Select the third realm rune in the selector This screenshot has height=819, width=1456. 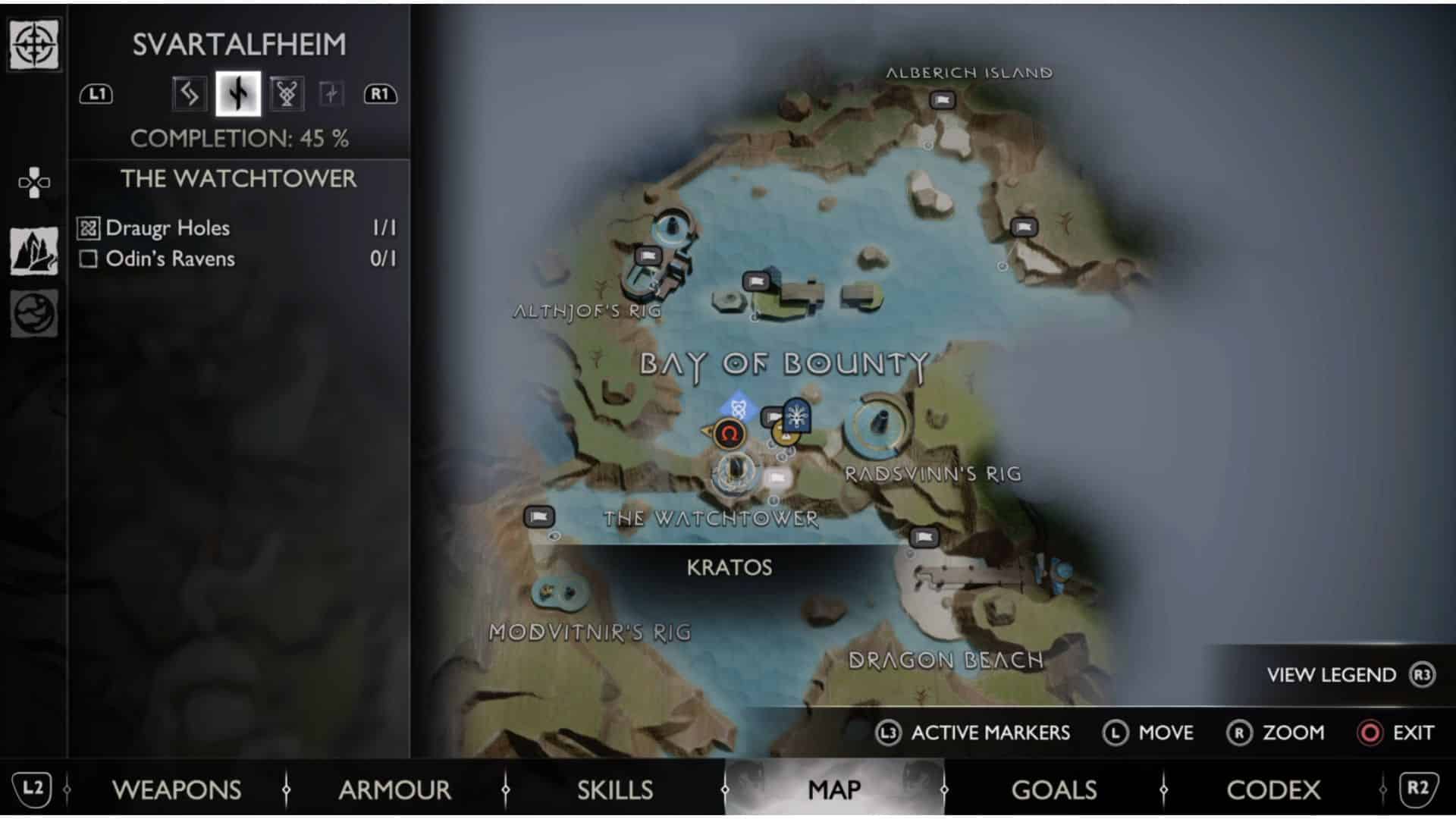point(287,94)
